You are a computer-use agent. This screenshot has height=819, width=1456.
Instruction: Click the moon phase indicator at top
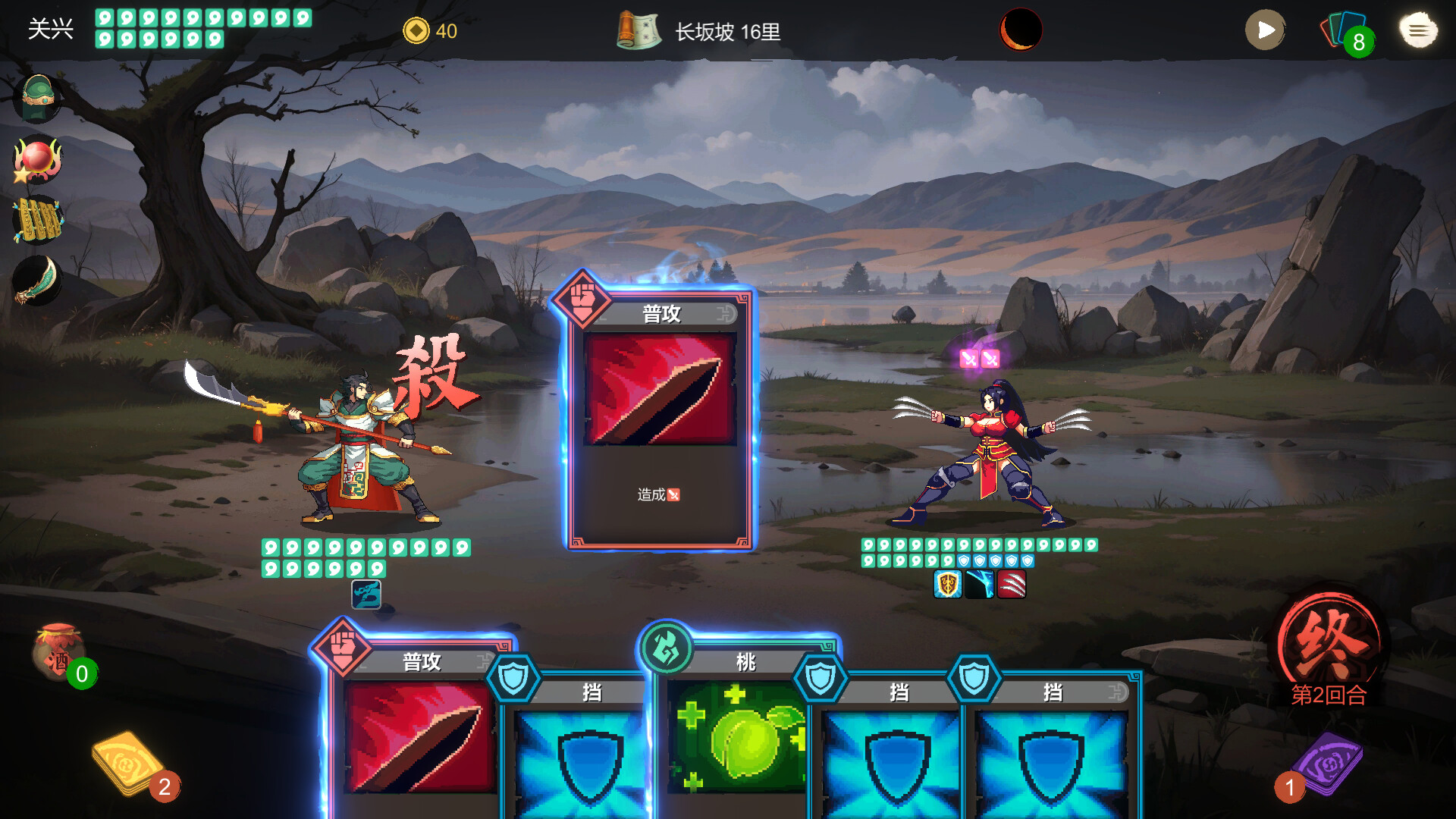coord(1020,30)
